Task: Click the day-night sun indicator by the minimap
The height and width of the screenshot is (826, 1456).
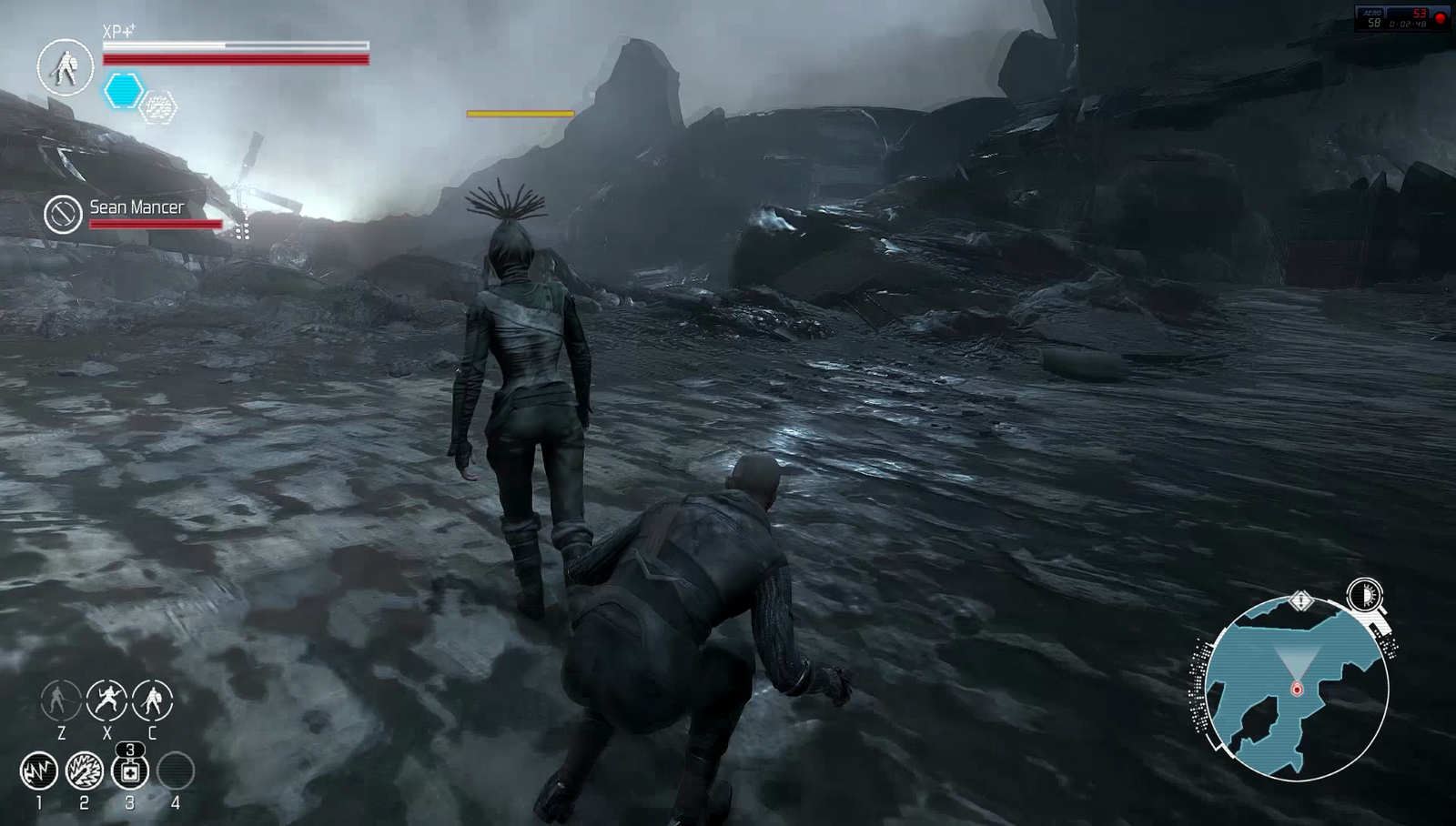Action: point(1364,596)
